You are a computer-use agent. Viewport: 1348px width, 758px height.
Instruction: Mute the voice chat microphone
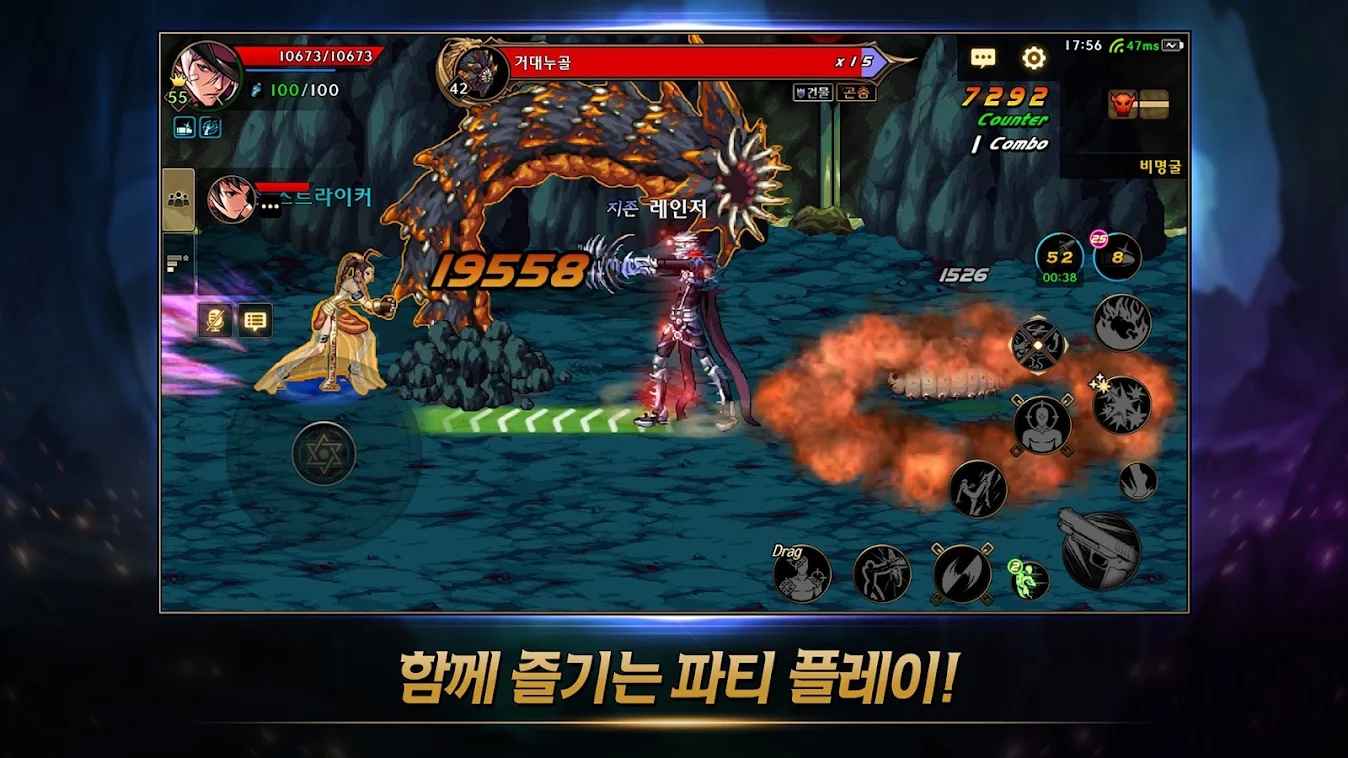coord(214,321)
